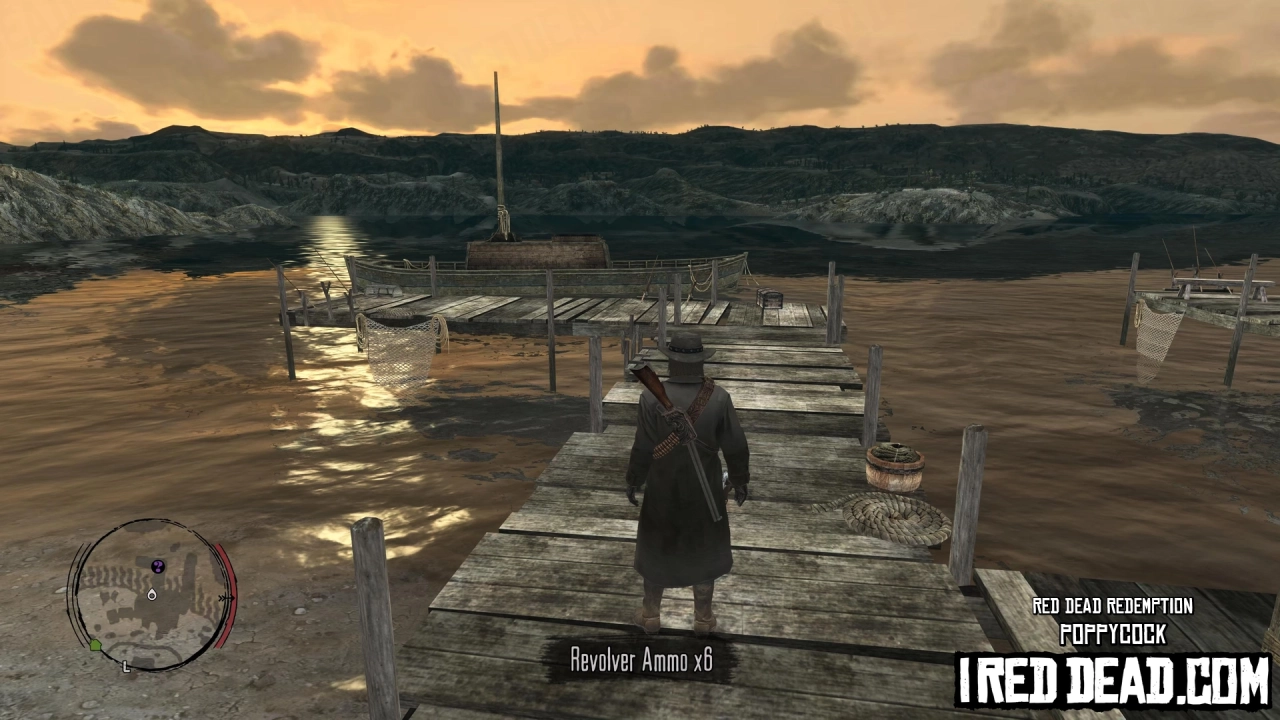The image size is (1280, 720).
Task: Click the green safehouse house icon on minimap
Action: pyautogui.click(x=95, y=643)
